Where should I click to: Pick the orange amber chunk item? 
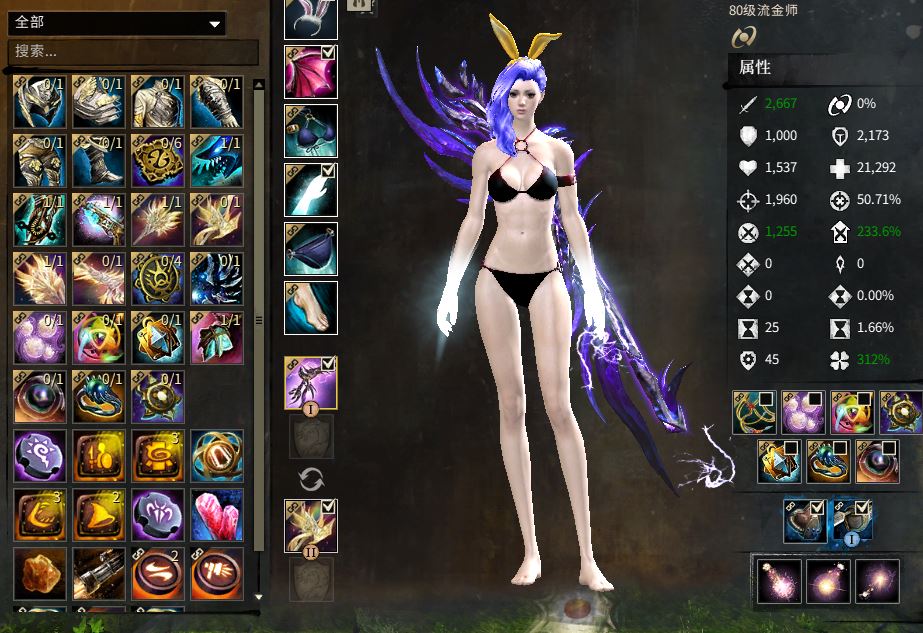[40, 573]
